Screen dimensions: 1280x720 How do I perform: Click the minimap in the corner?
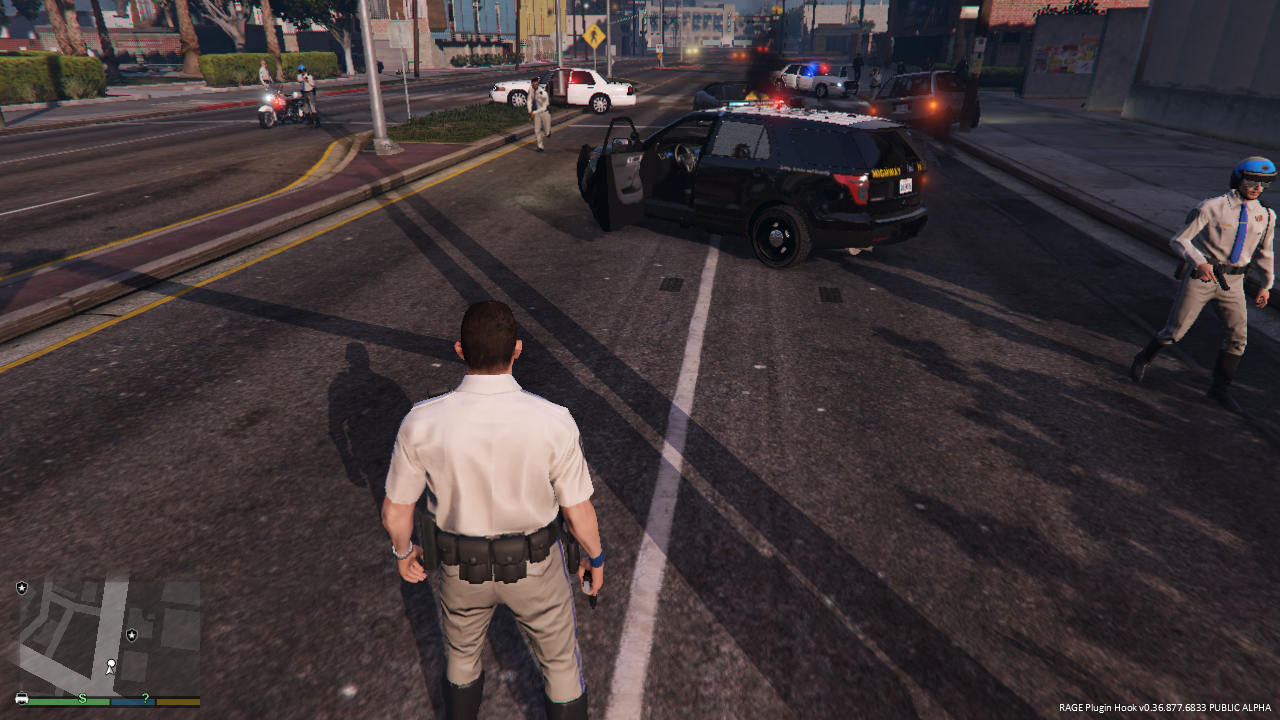[108, 636]
